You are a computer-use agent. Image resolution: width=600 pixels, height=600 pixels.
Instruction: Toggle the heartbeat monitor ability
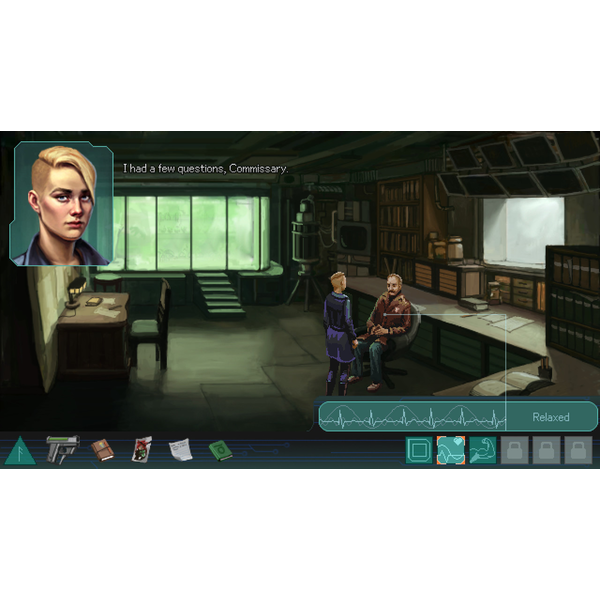click(x=451, y=451)
